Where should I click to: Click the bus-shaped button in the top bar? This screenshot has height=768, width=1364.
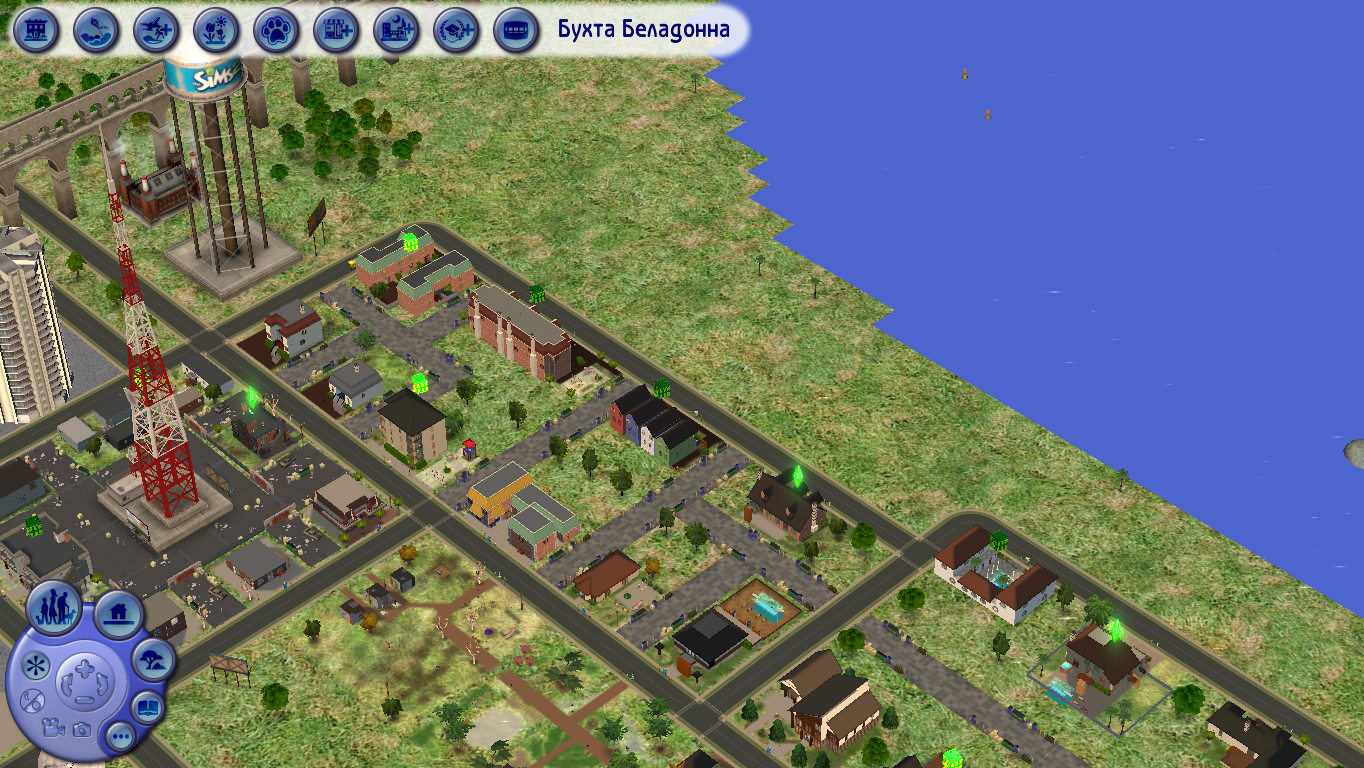[516, 30]
